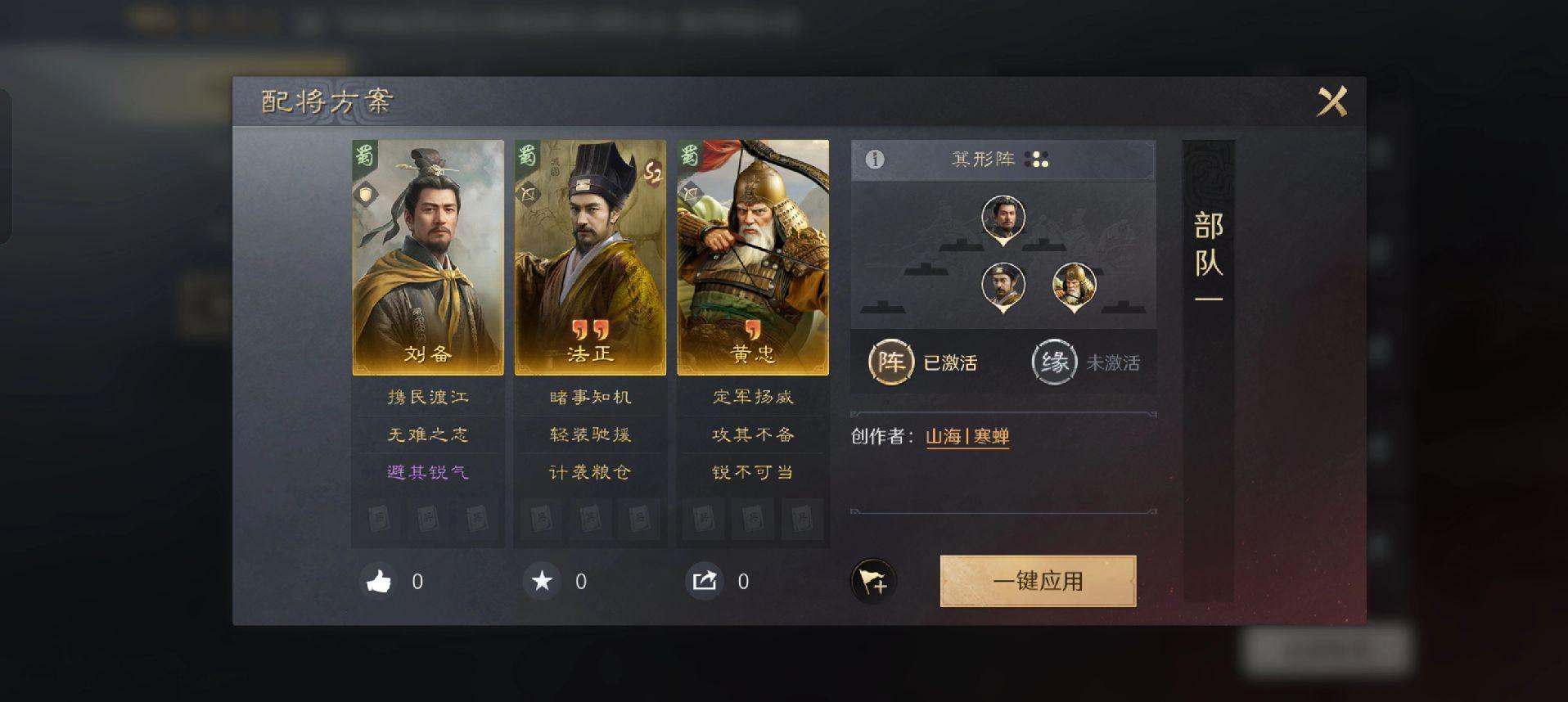Screen dimensions: 1568x702
Task: Like this lineup with the thumbs-up
Action: click(x=379, y=582)
